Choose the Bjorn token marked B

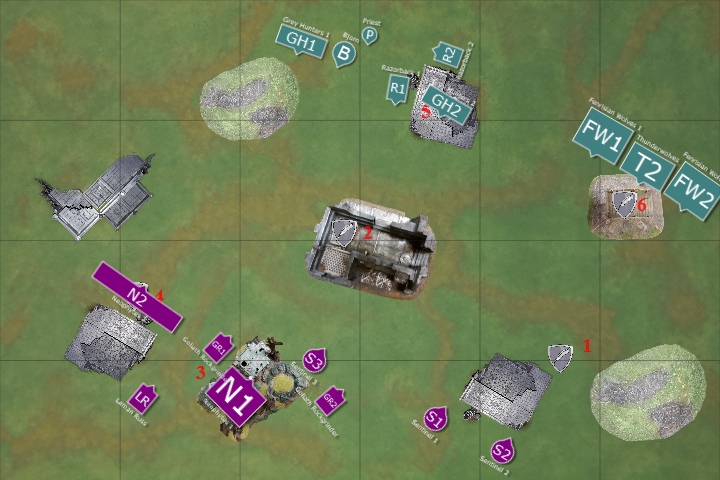coord(344,54)
